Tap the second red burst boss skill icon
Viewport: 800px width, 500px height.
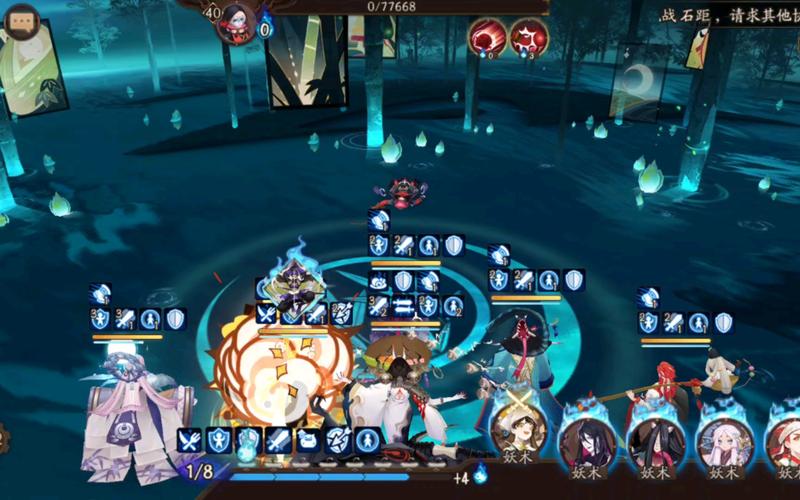[x=528, y=37]
